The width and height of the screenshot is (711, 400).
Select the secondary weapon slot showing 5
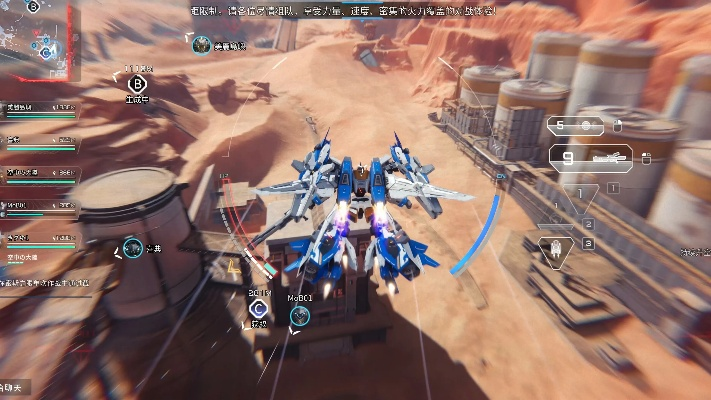(x=577, y=126)
